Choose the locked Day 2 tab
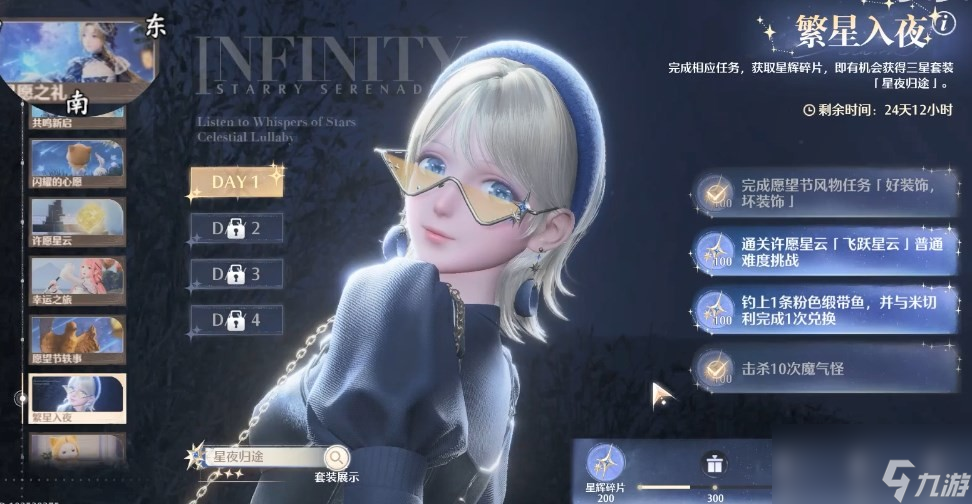The image size is (972, 504). tap(236, 228)
